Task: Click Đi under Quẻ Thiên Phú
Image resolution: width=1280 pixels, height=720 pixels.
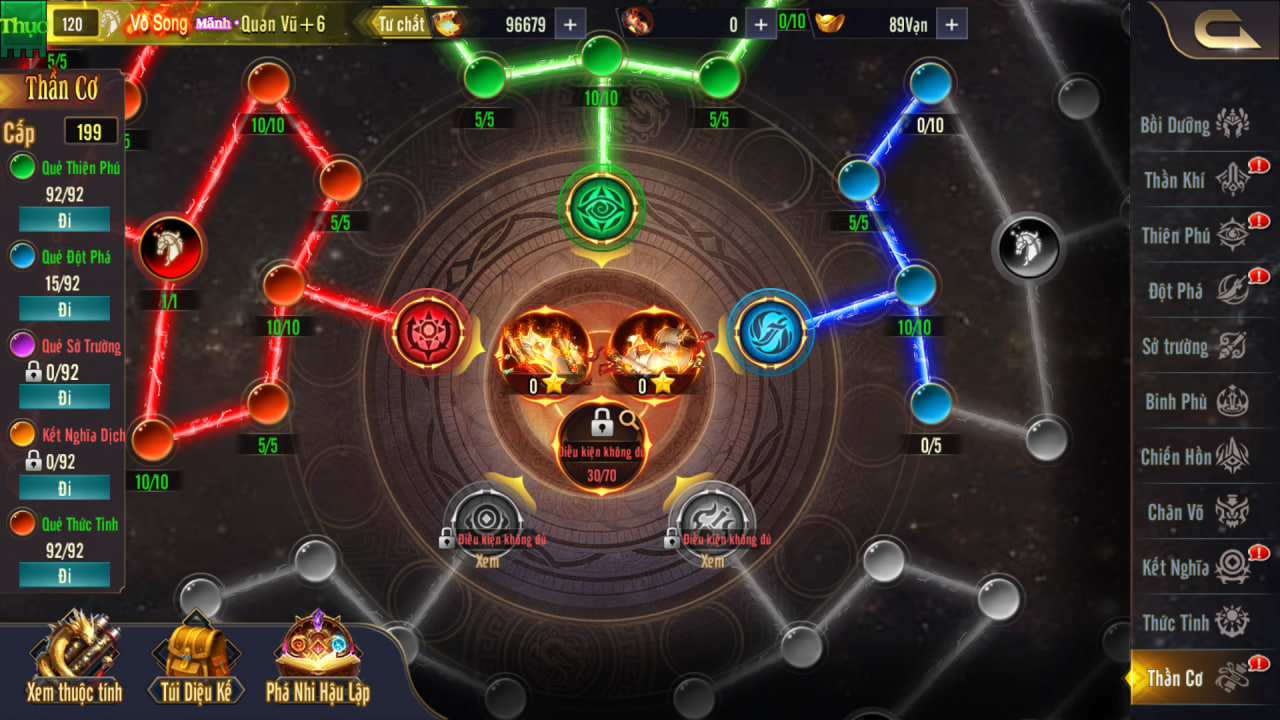Action: [65, 219]
